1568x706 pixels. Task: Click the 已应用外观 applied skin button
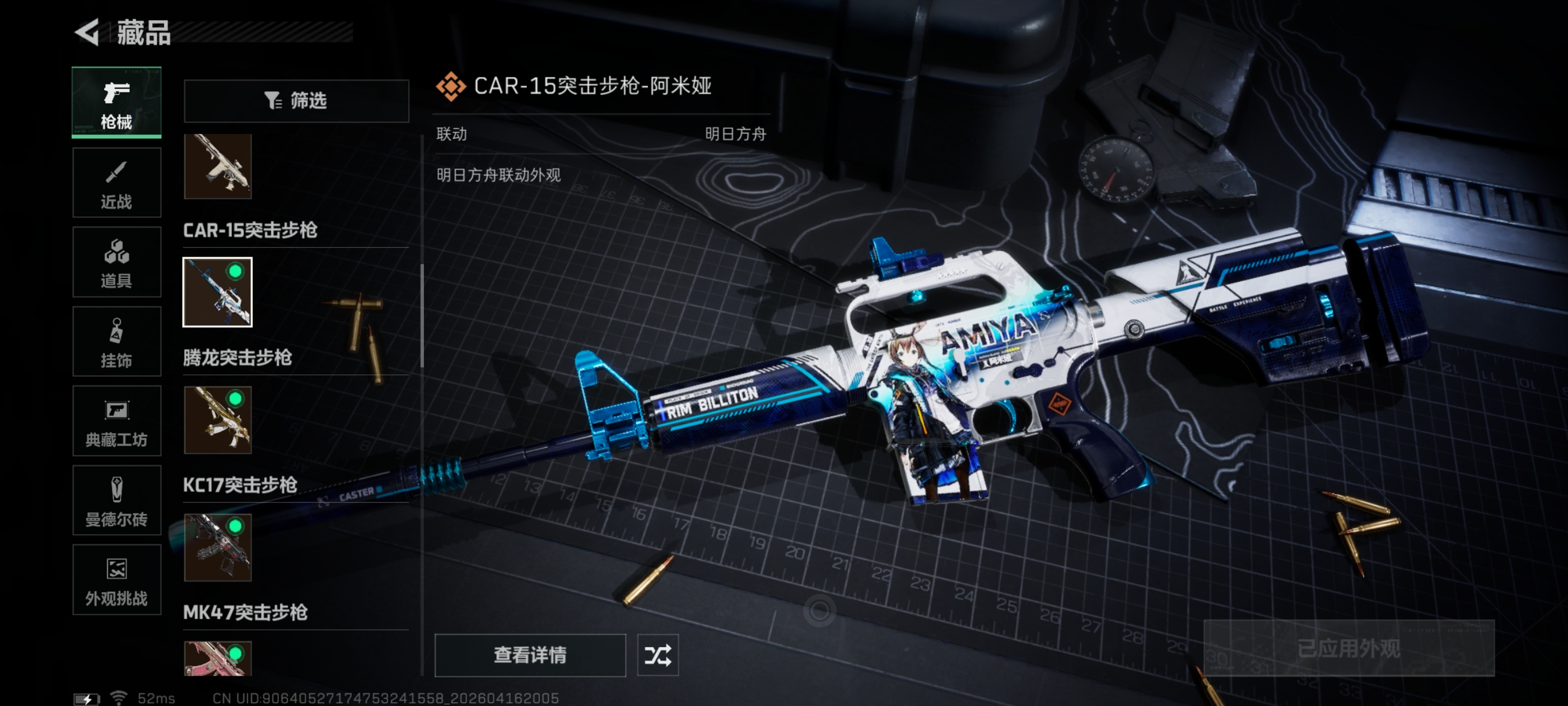(x=1348, y=648)
